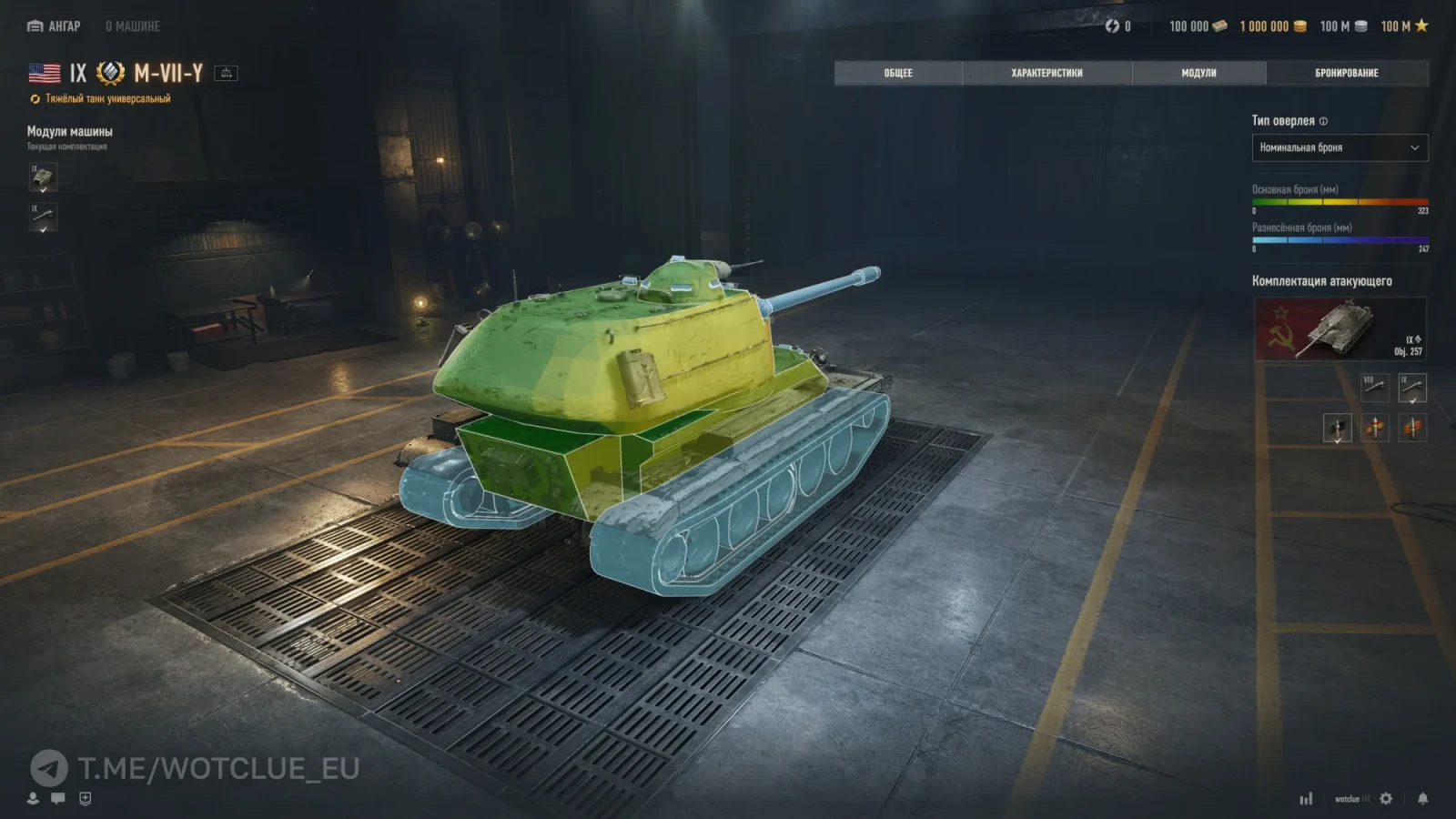Return to the Ангар hangar screen
Viewport: 1456px width, 819px height.
(x=55, y=26)
